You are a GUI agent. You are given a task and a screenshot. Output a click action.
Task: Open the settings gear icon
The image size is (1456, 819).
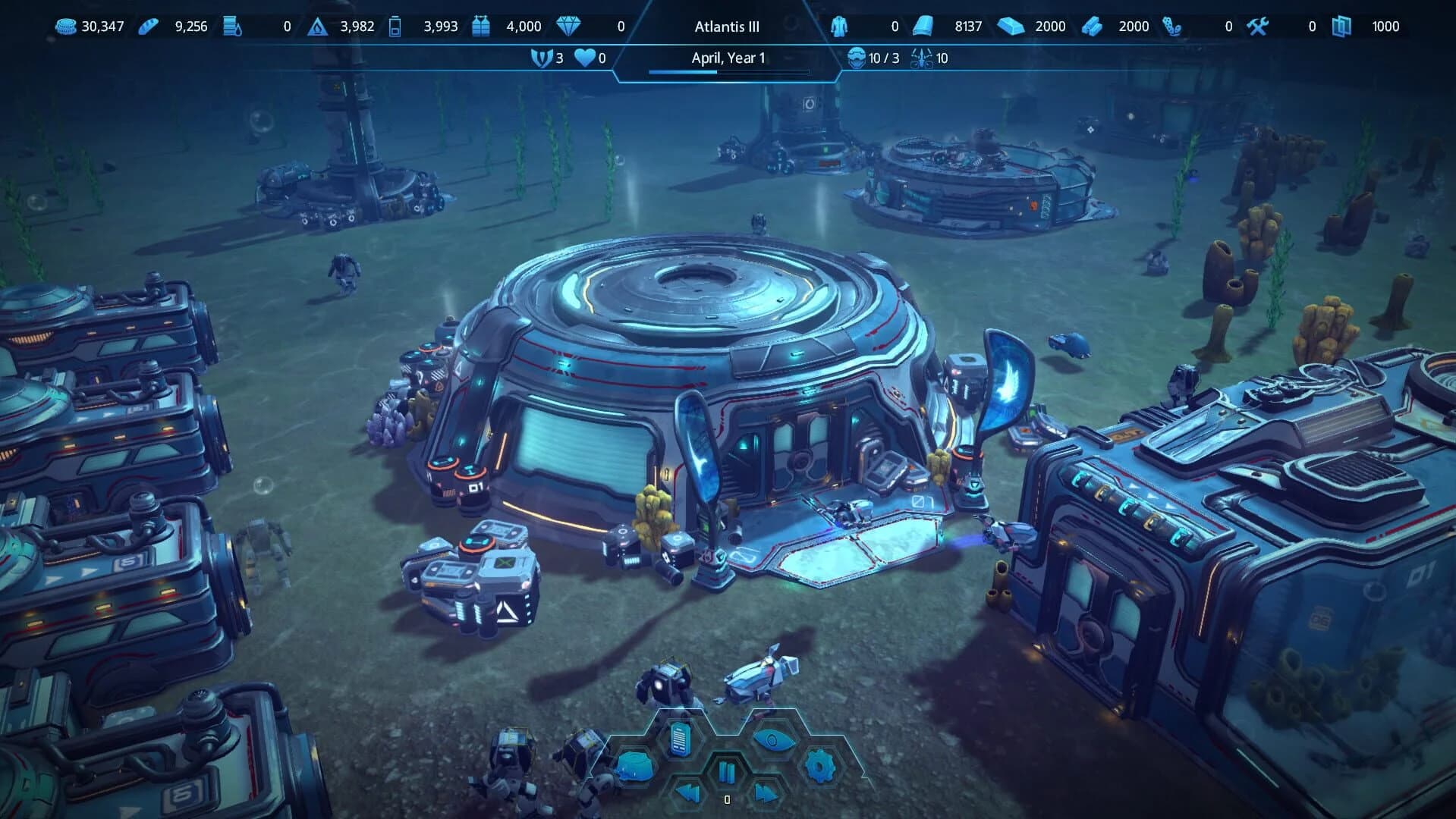point(820,766)
